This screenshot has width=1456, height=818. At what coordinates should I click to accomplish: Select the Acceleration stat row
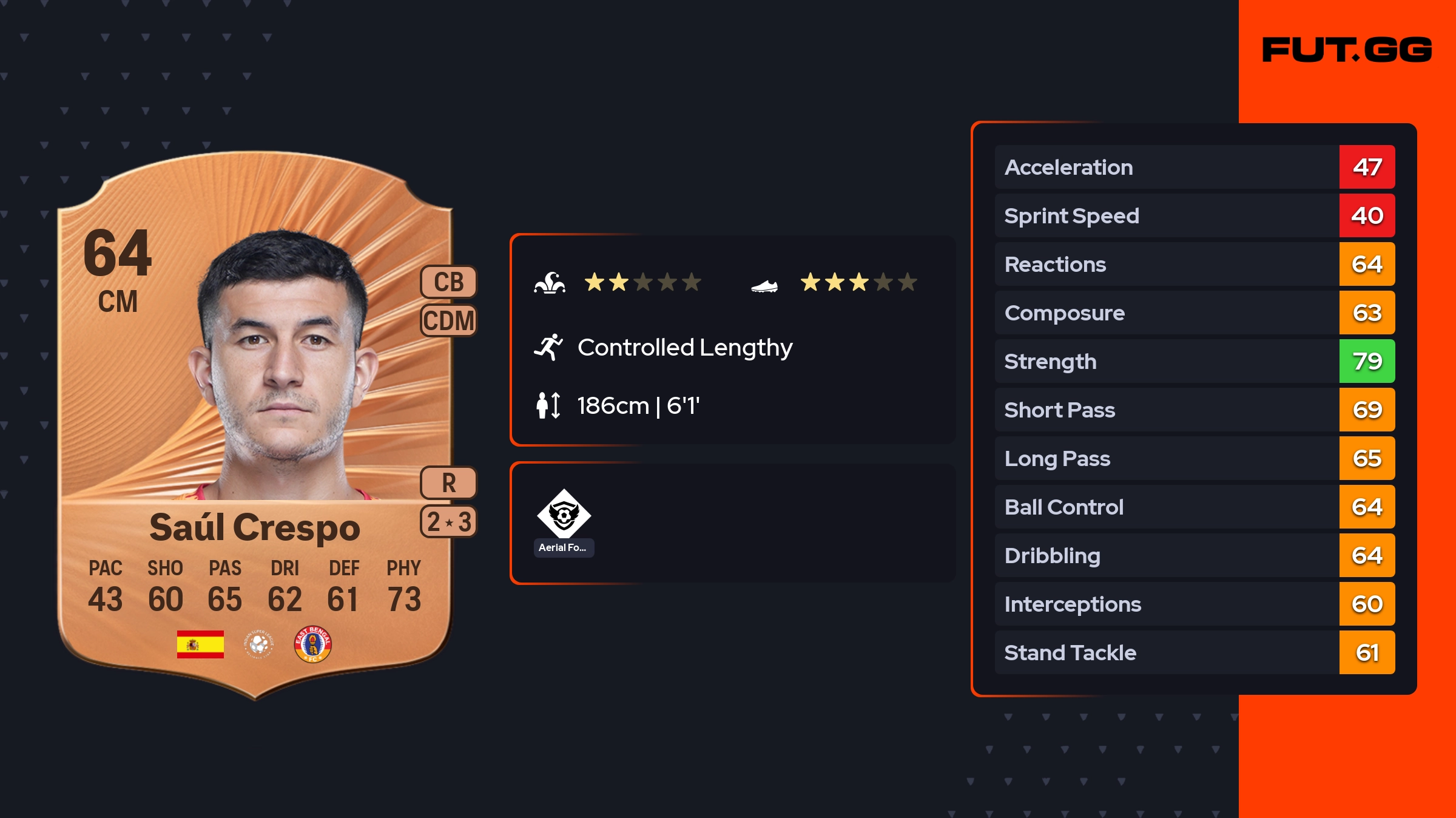click(1195, 167)
